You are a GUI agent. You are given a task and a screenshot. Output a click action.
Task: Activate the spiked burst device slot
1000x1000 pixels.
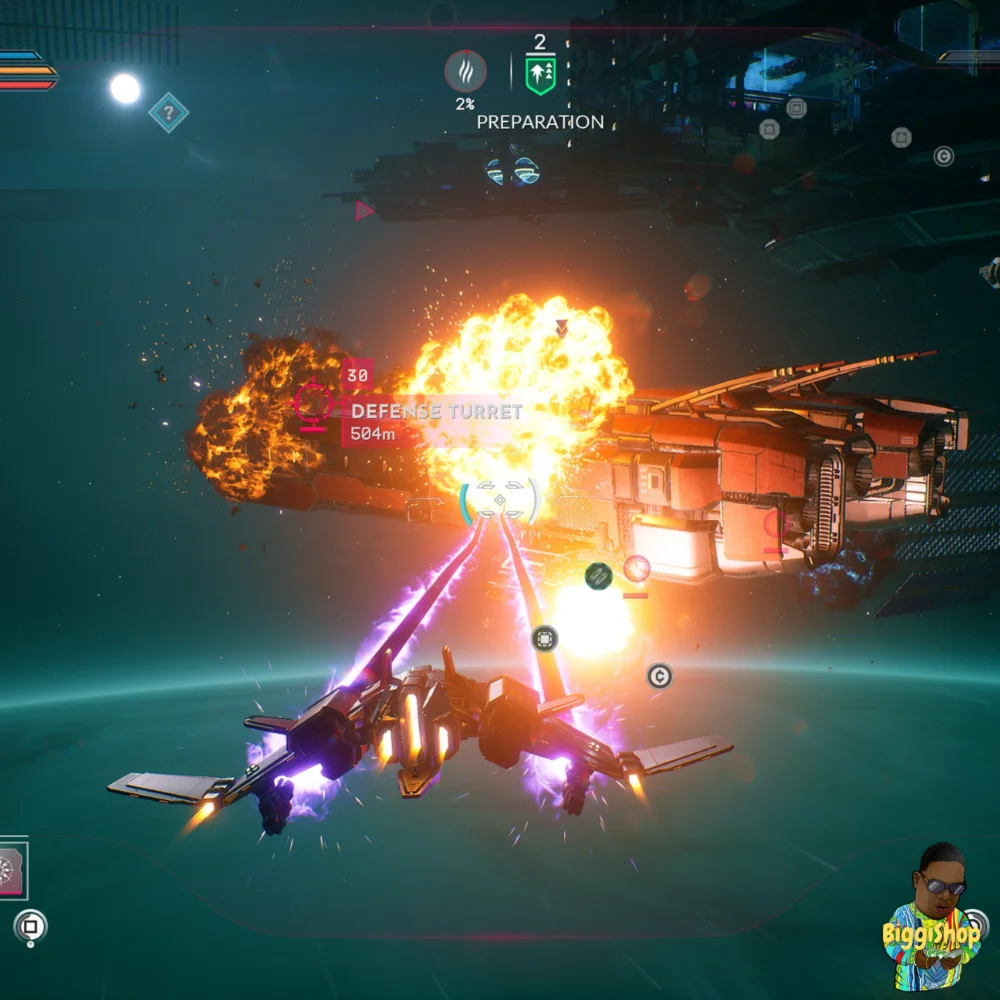pyautogui.click(x=12, y=870)
